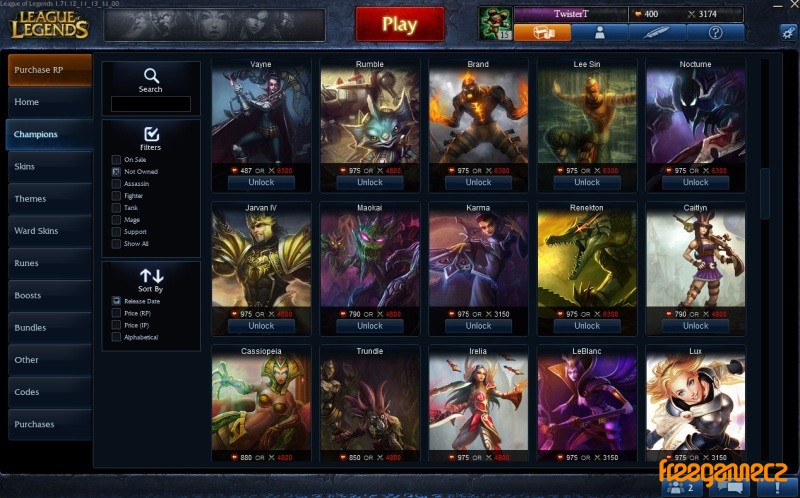Open the help question mark button
The width and height of the screenshot is (800, 498).
coord(715,32)
